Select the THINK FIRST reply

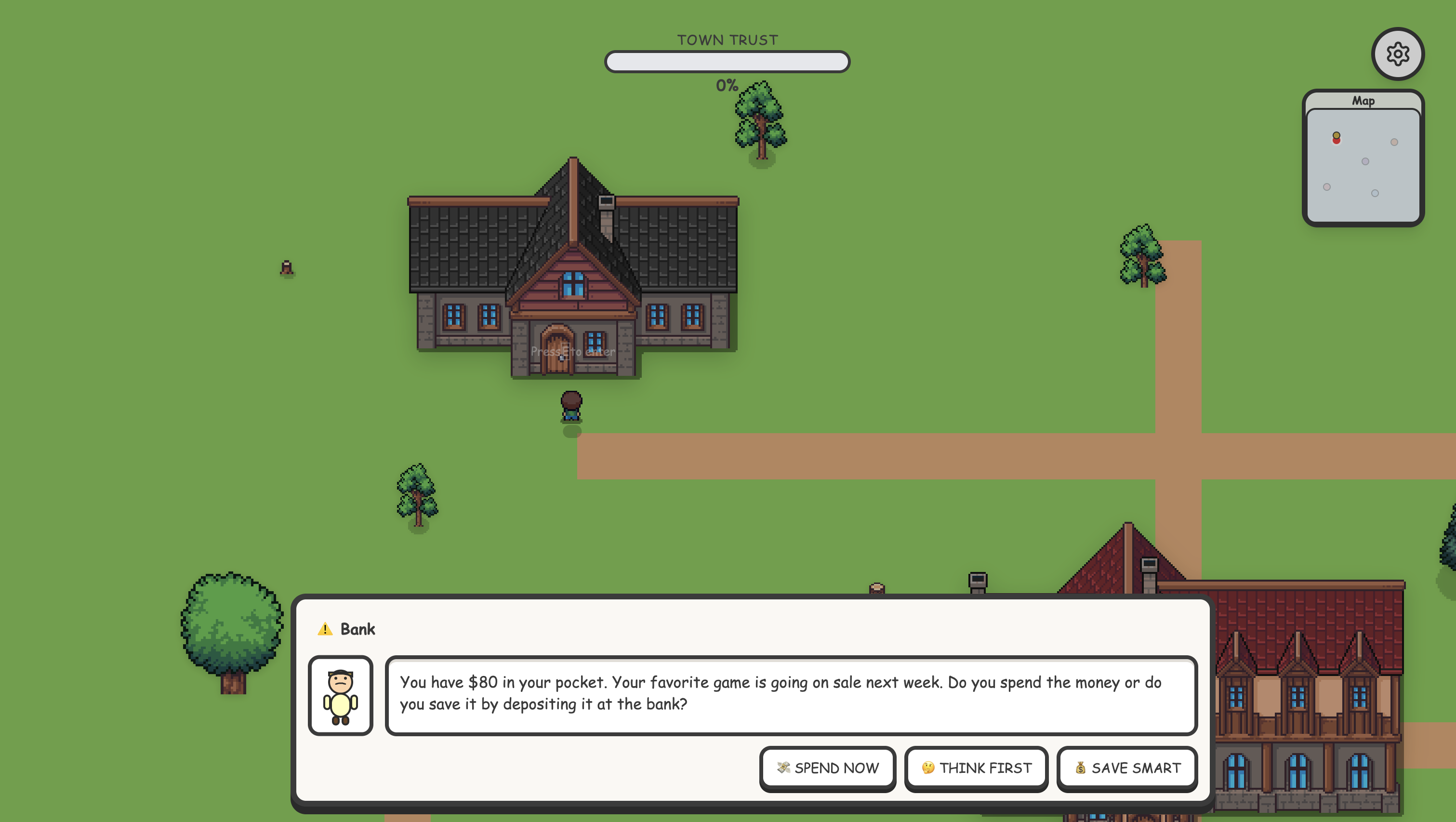(976, 768)
